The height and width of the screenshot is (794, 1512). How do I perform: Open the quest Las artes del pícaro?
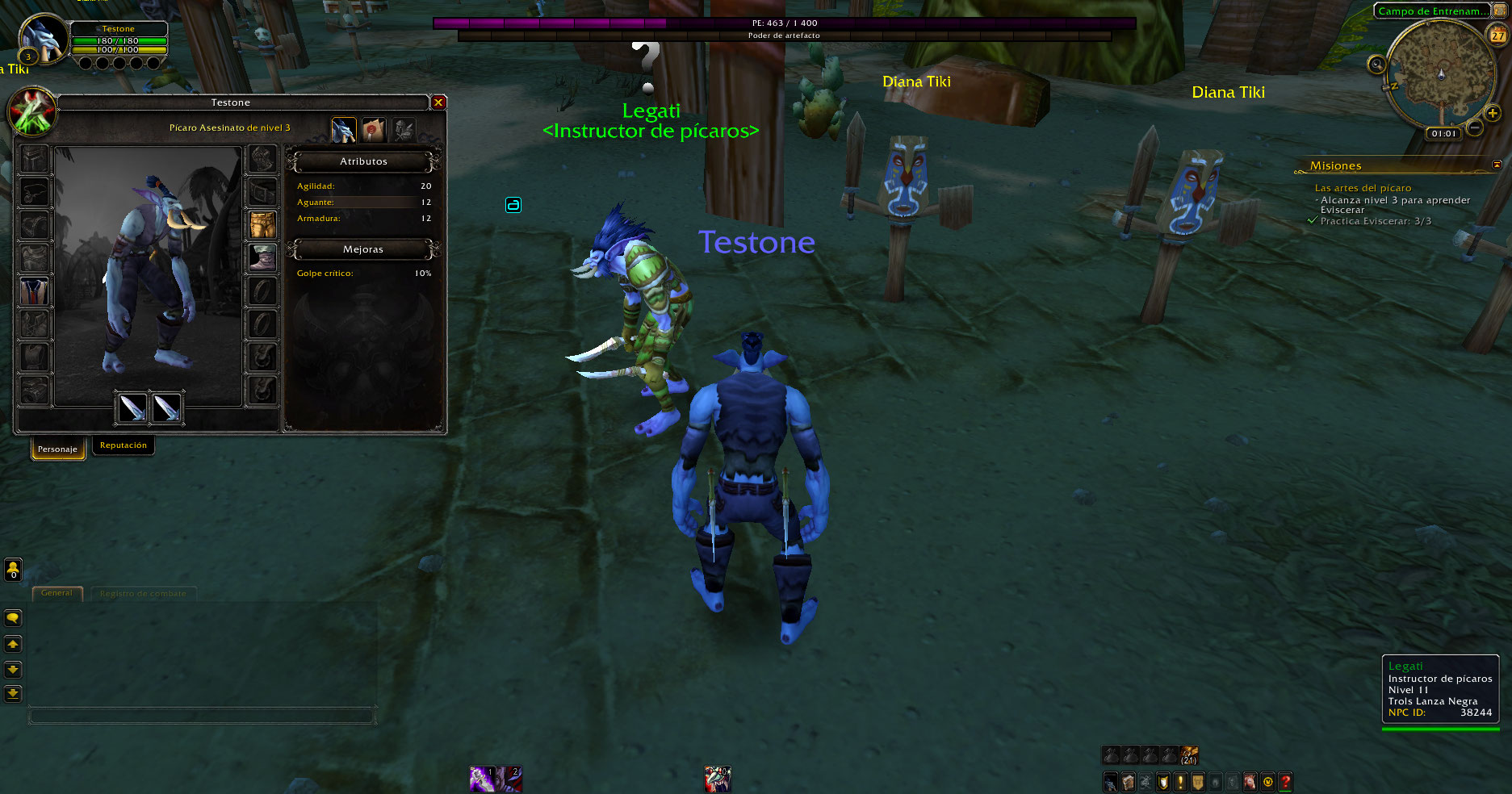point(1363,188)
